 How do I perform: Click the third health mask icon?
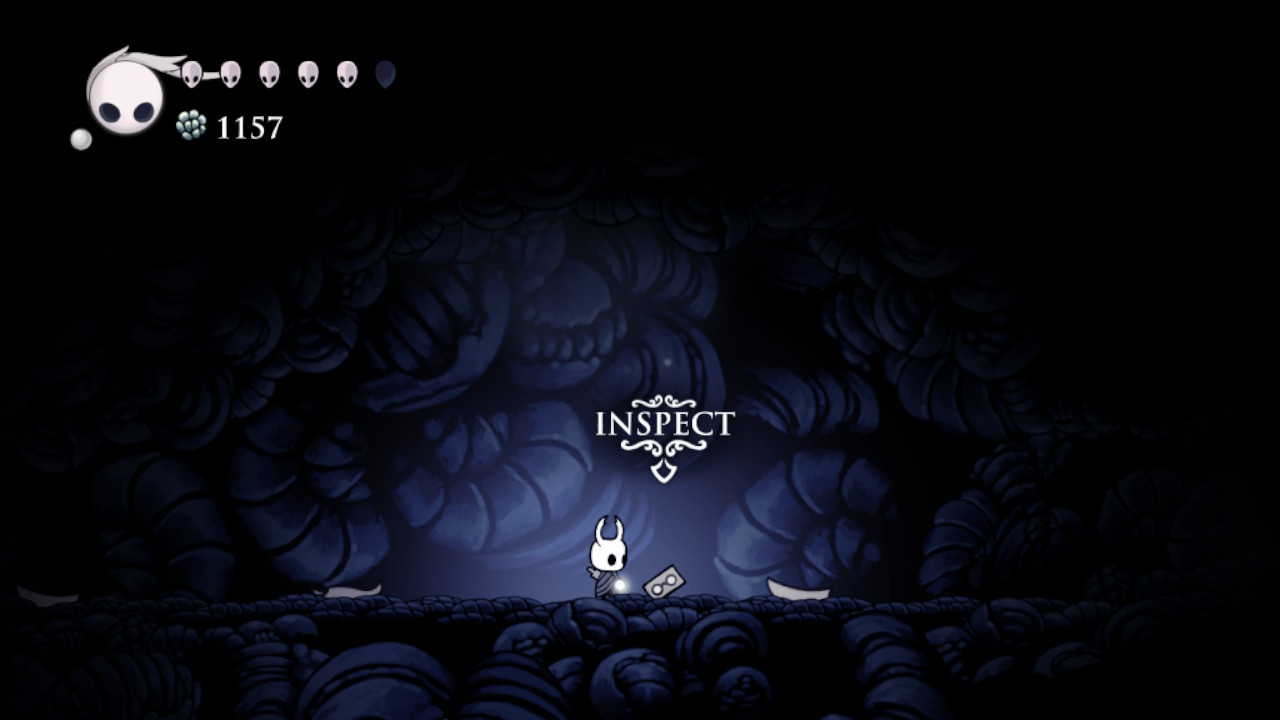click(267, 74)
